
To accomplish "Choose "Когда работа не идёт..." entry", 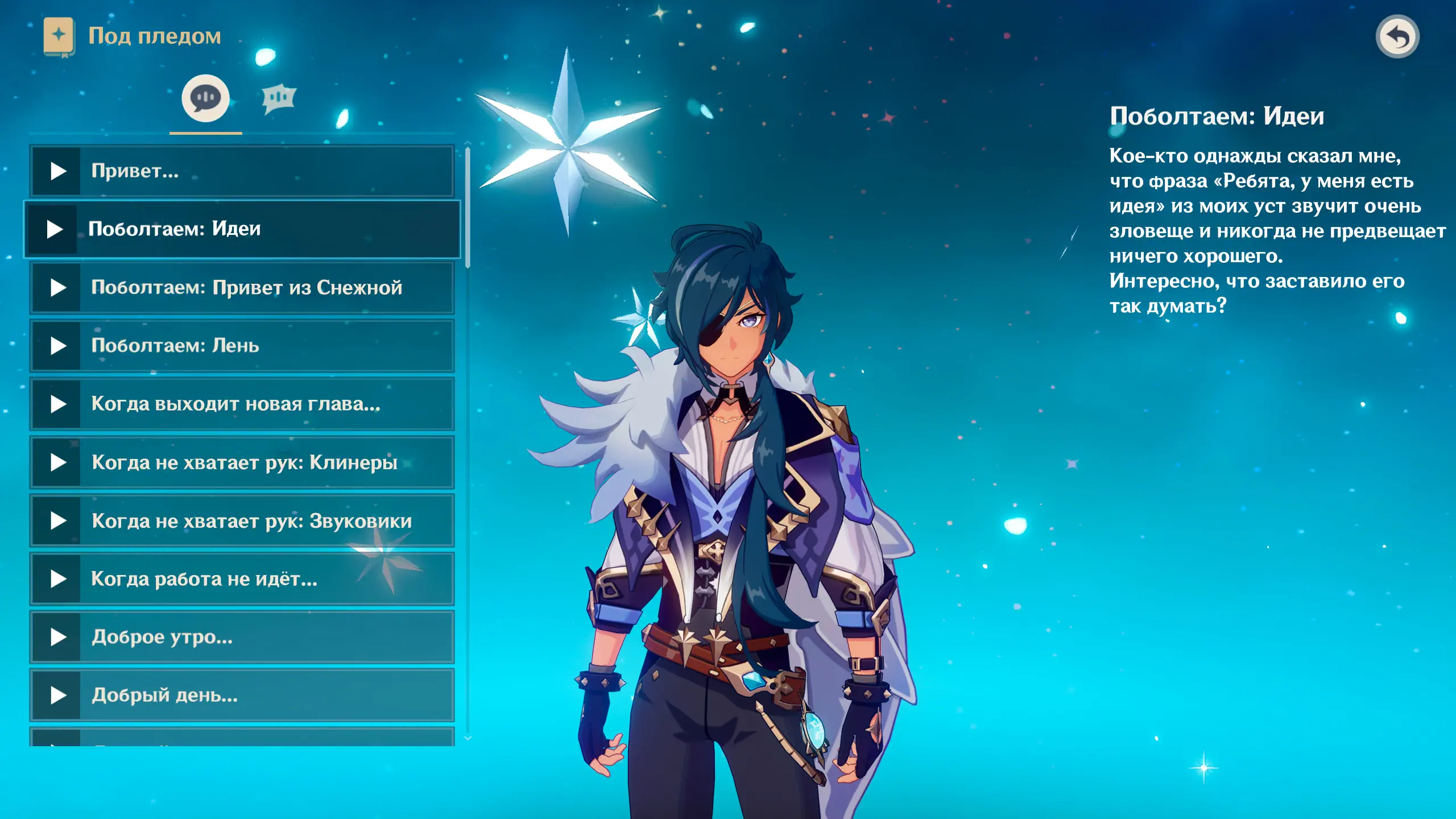I will click(x=242, y=579).
